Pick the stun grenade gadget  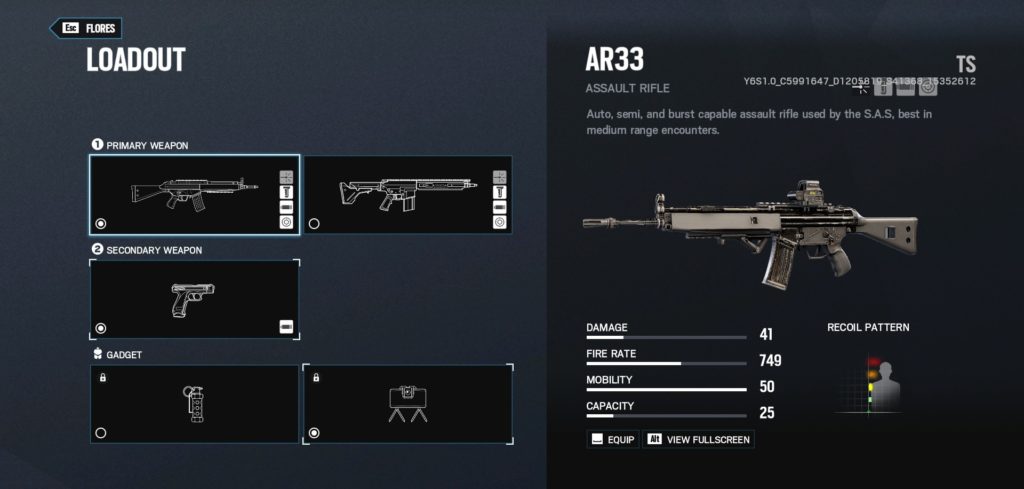point(193,404)
